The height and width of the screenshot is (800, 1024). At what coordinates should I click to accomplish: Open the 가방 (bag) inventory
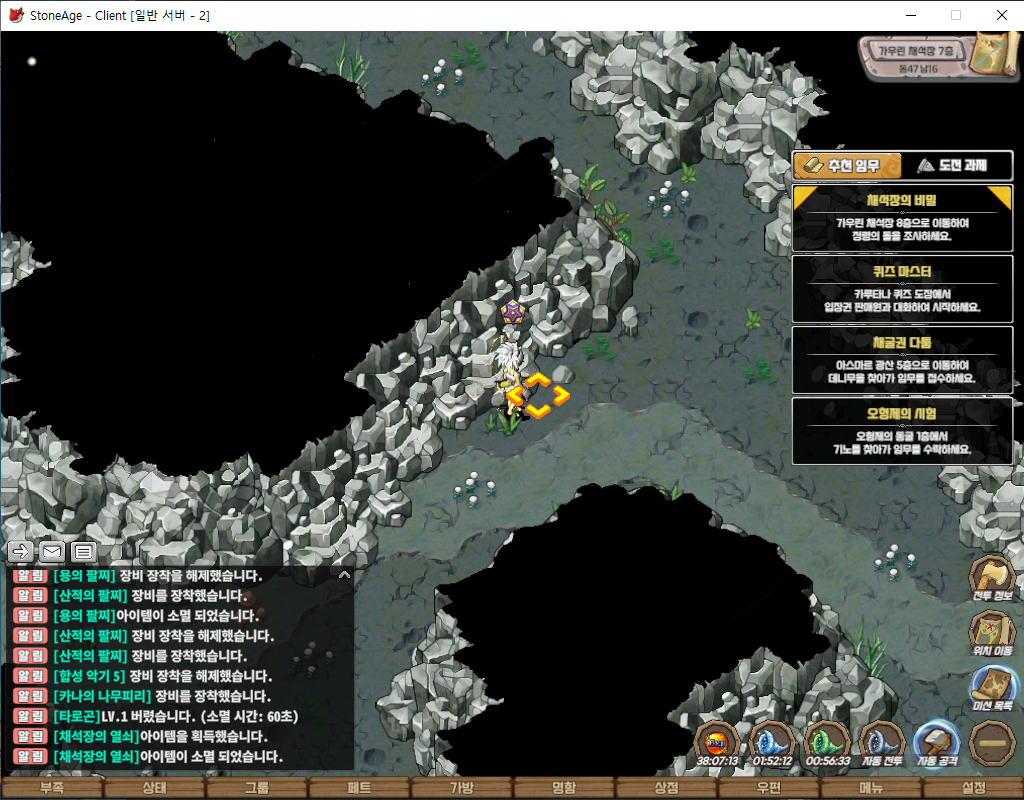[461, 788]
